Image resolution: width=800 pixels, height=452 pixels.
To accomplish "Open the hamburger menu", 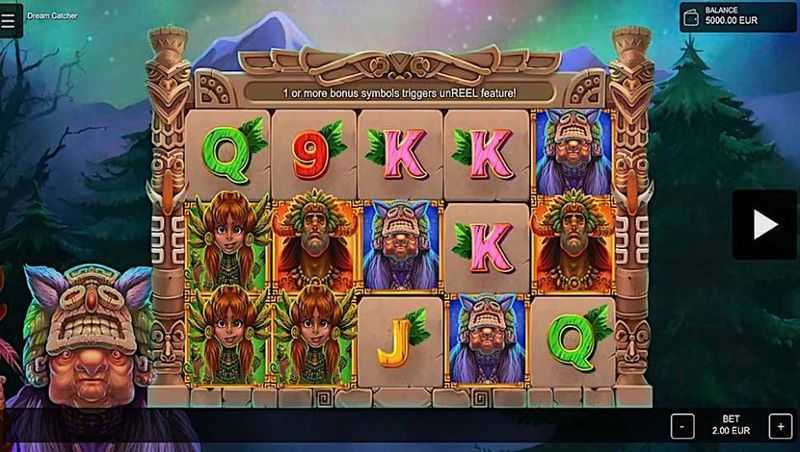I will (x=9, y=19).
